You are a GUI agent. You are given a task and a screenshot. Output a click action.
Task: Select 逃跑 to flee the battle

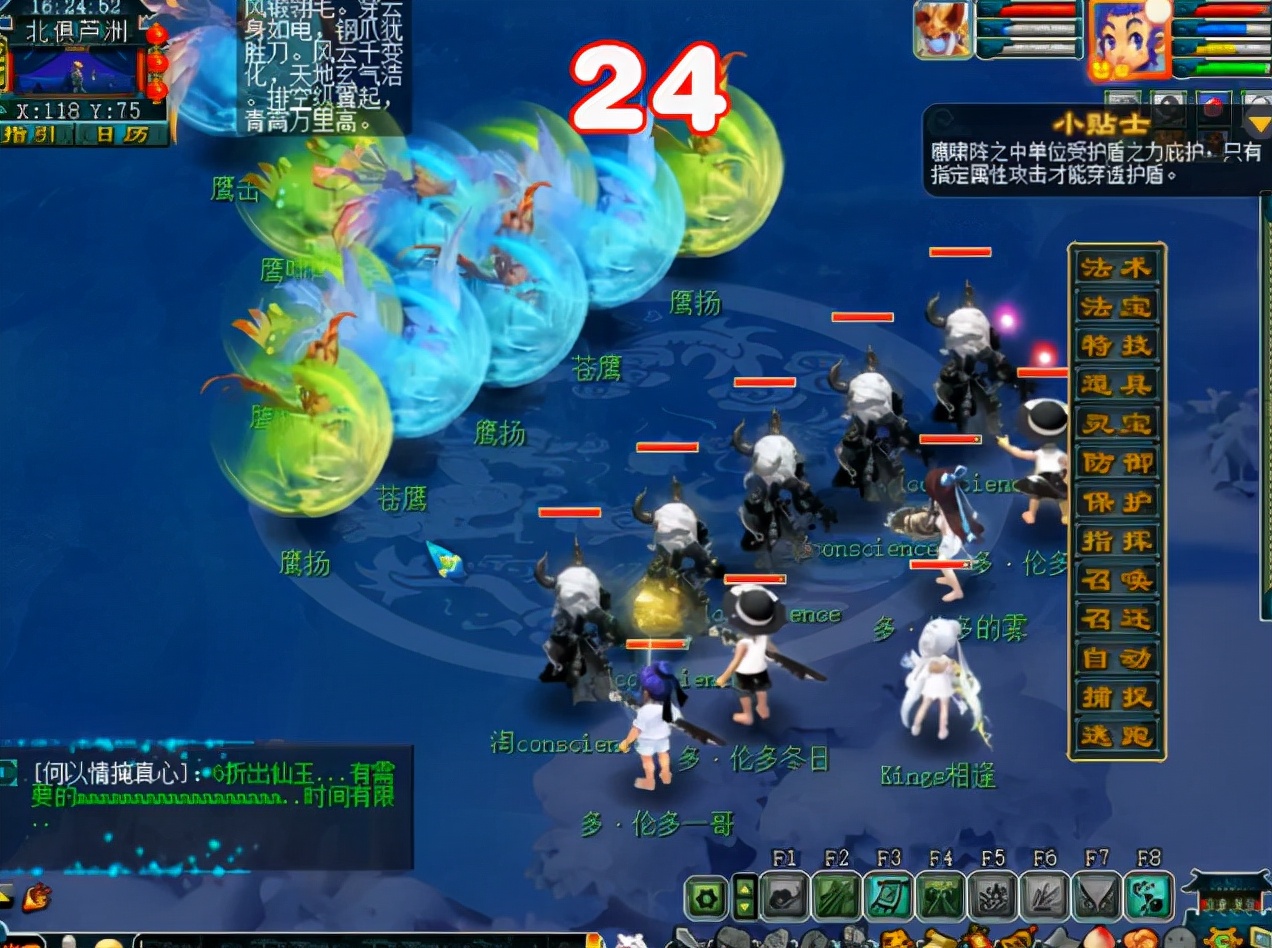pyautogui.click(x=1116, y=736)
